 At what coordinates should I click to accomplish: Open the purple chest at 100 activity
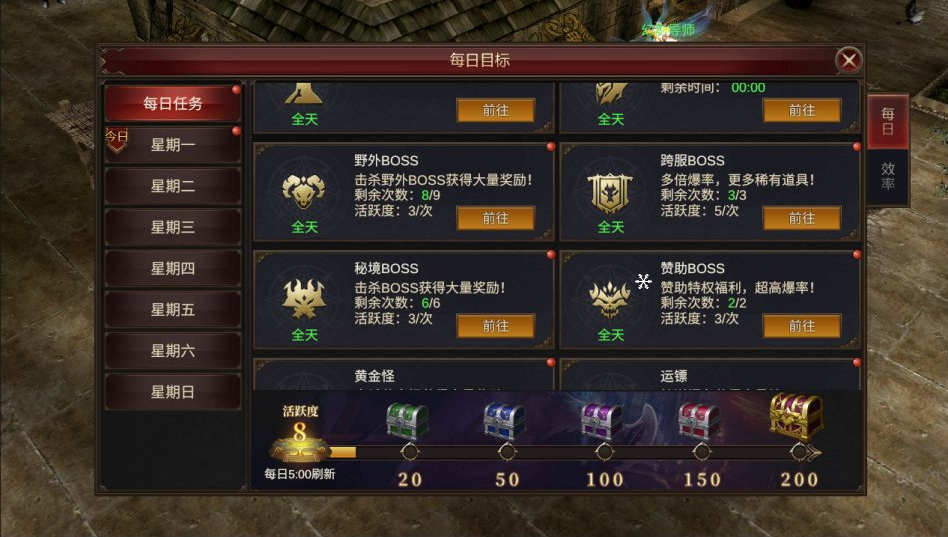pyautogui.click(x=602, y=421)
